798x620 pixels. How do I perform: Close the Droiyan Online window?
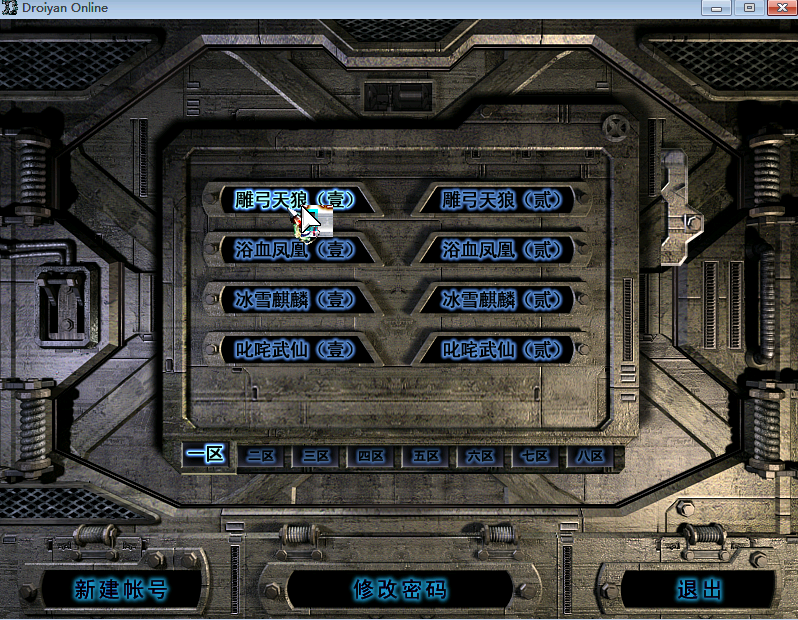click(x=777, y=8)
